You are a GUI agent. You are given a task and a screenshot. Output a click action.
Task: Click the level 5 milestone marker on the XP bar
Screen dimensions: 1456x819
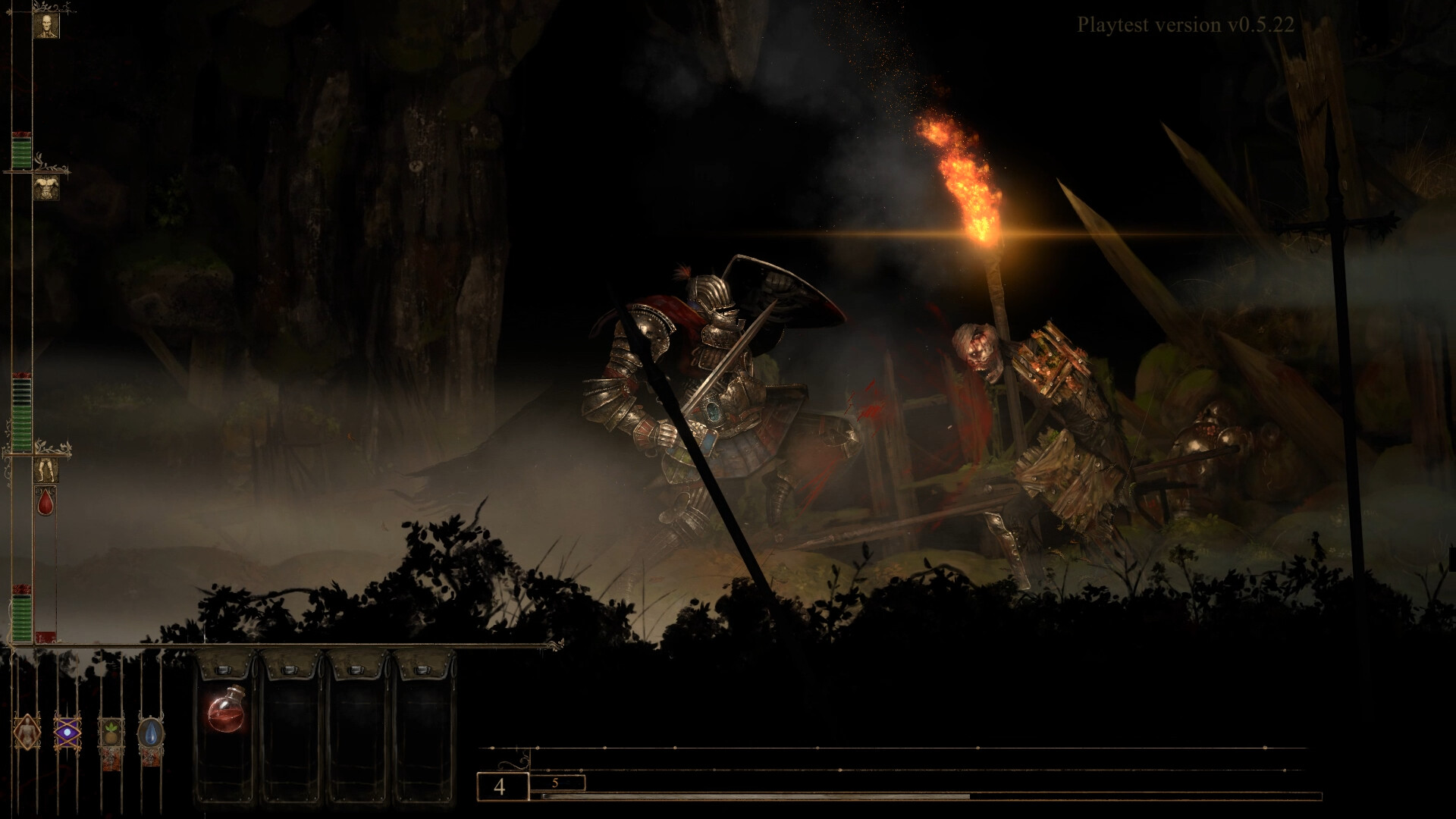[x=556, y=783]
